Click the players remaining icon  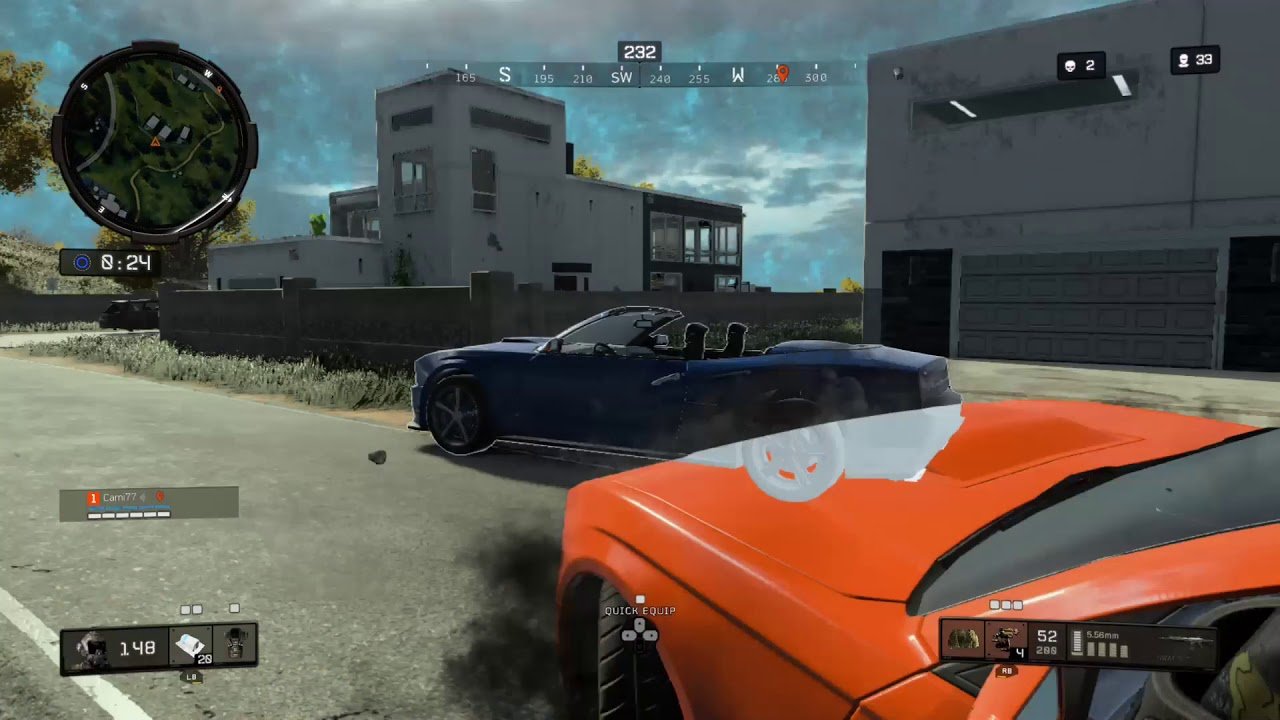click(1183, 61)
